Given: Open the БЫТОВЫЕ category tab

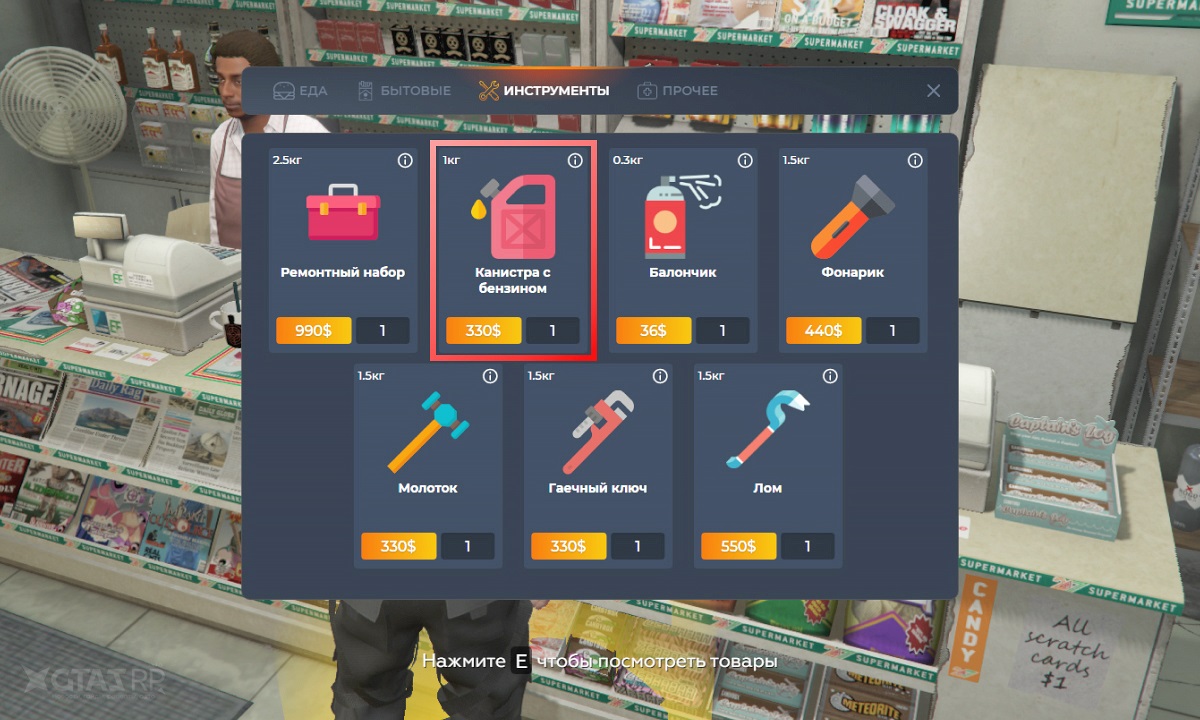Looking at the screenshot, I should [x=404, y=91].
